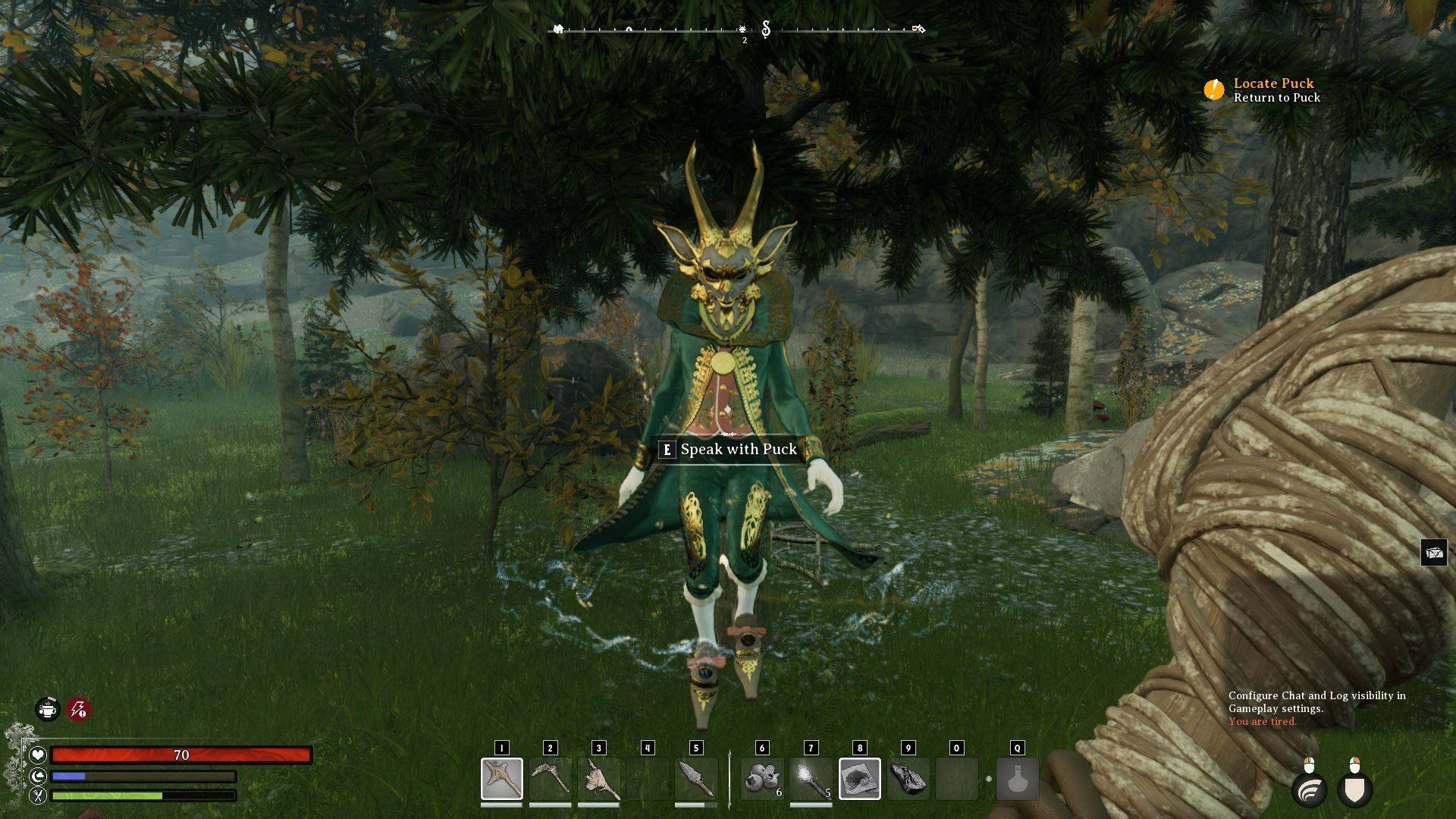Choose the map sketch item in slot 8
This screenshot has width=1456, height=819.
pos(859,778)
